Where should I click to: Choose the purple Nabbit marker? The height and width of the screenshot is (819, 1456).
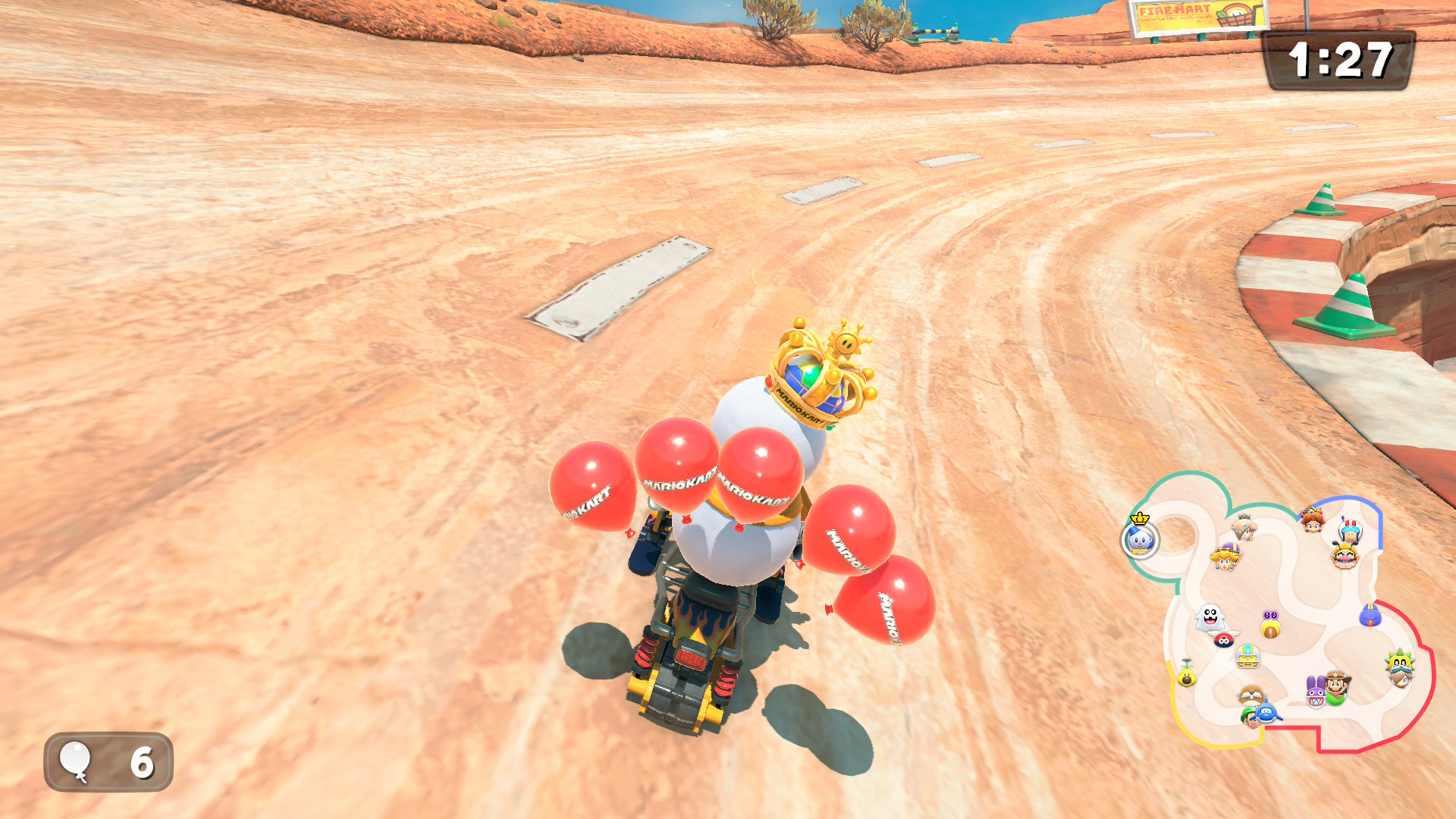point(1316,692)
